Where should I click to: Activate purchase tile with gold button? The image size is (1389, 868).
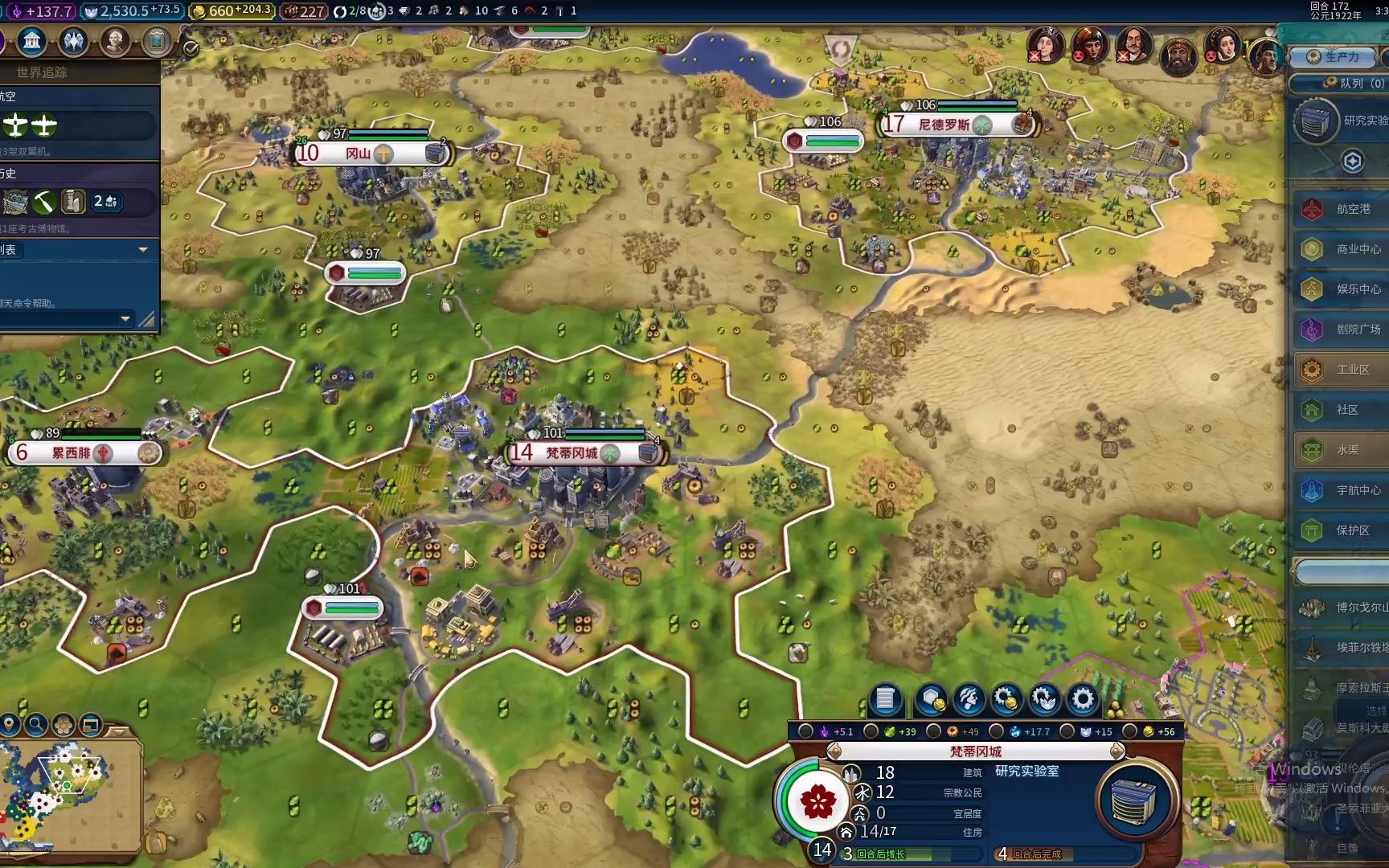click(x=932, y=699)
